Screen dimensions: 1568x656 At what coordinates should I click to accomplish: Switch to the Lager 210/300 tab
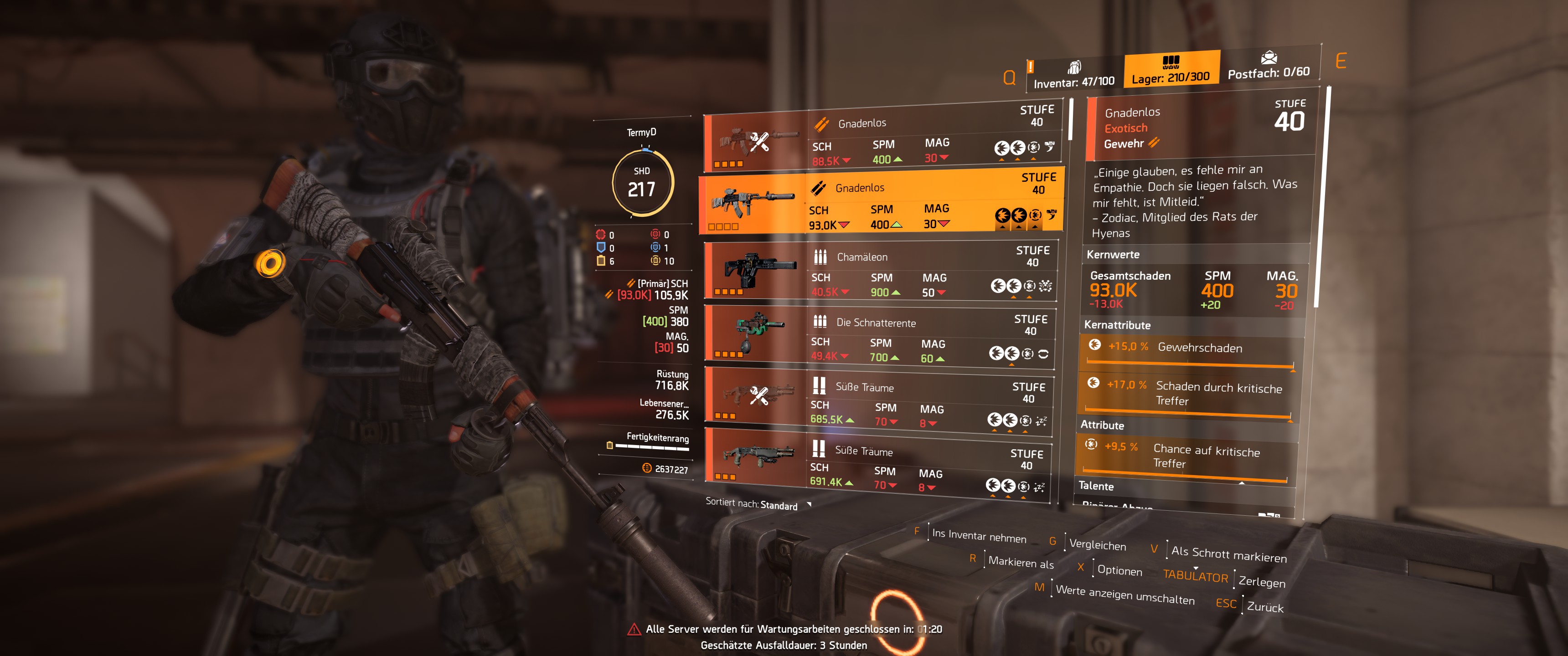[1172, 69]
